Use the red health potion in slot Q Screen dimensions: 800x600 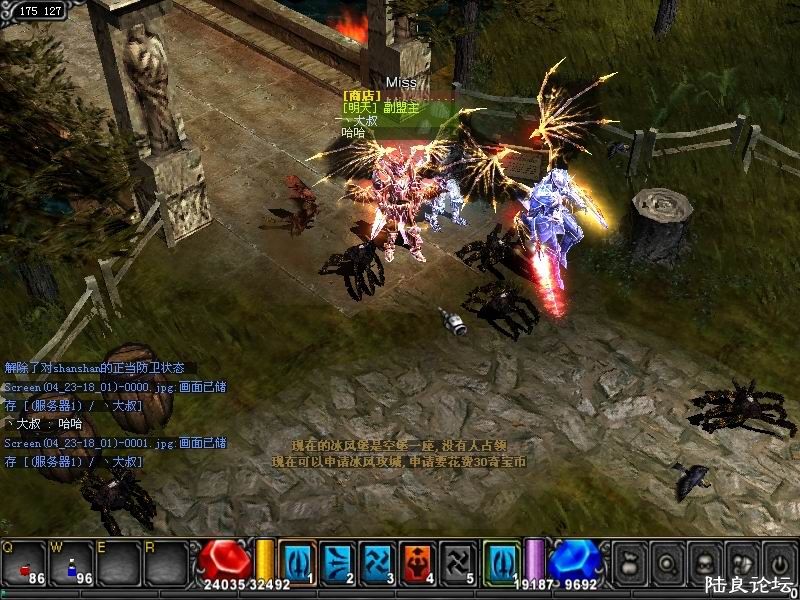click(25, 563)
